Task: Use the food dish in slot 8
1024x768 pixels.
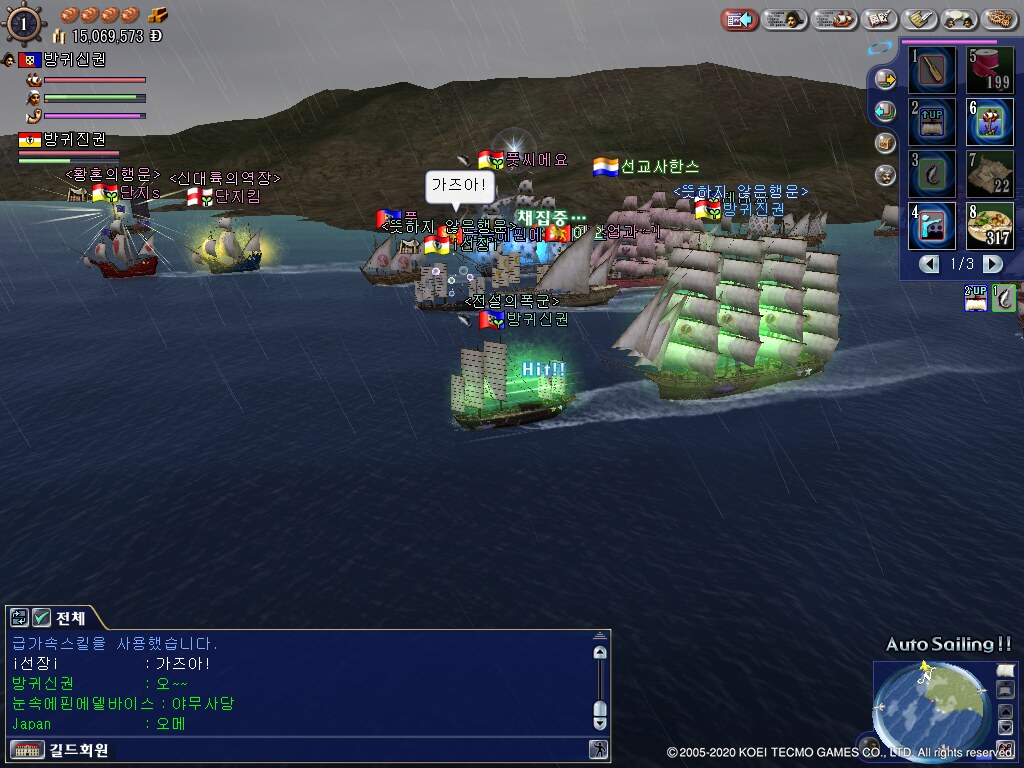Action: 990,226
